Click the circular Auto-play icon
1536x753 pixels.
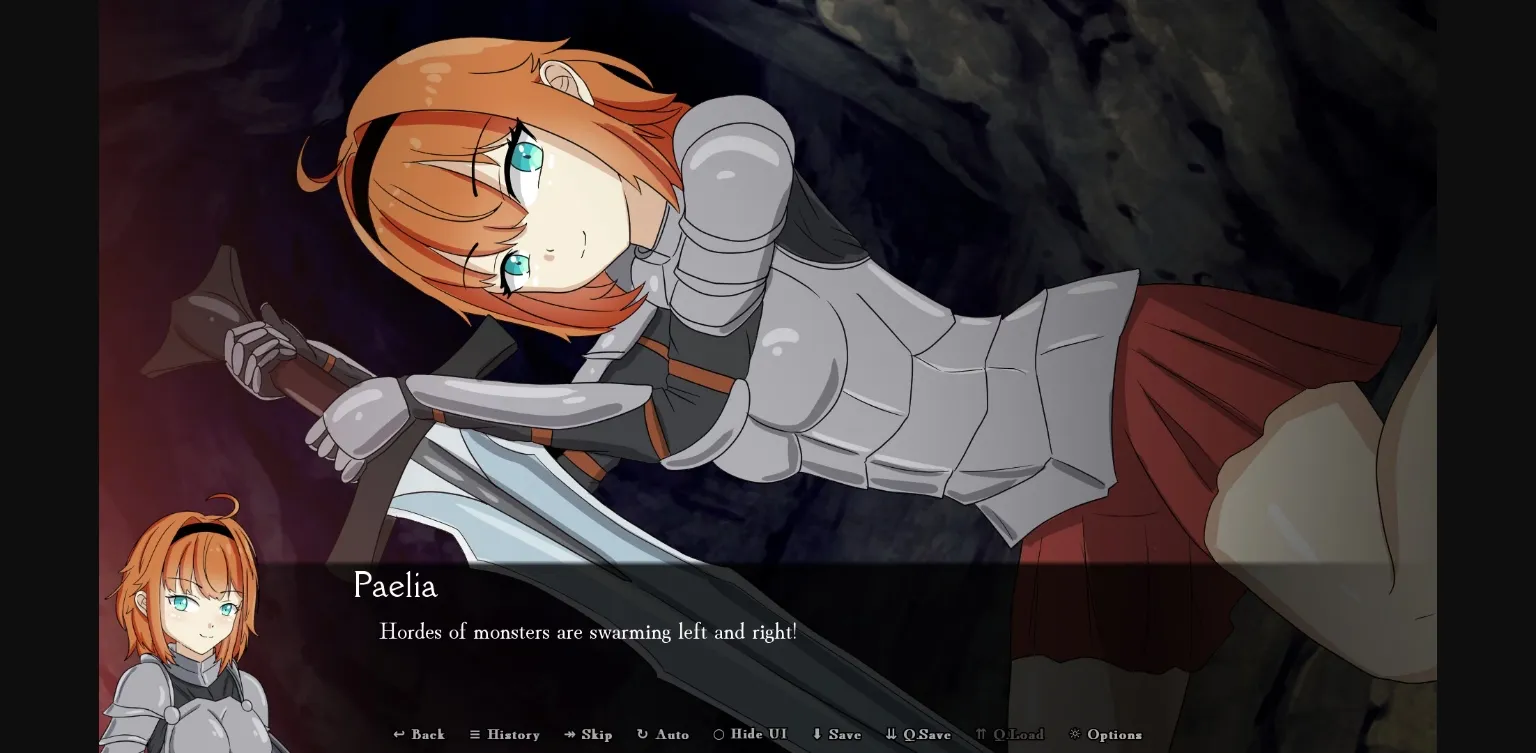[640, 734]
